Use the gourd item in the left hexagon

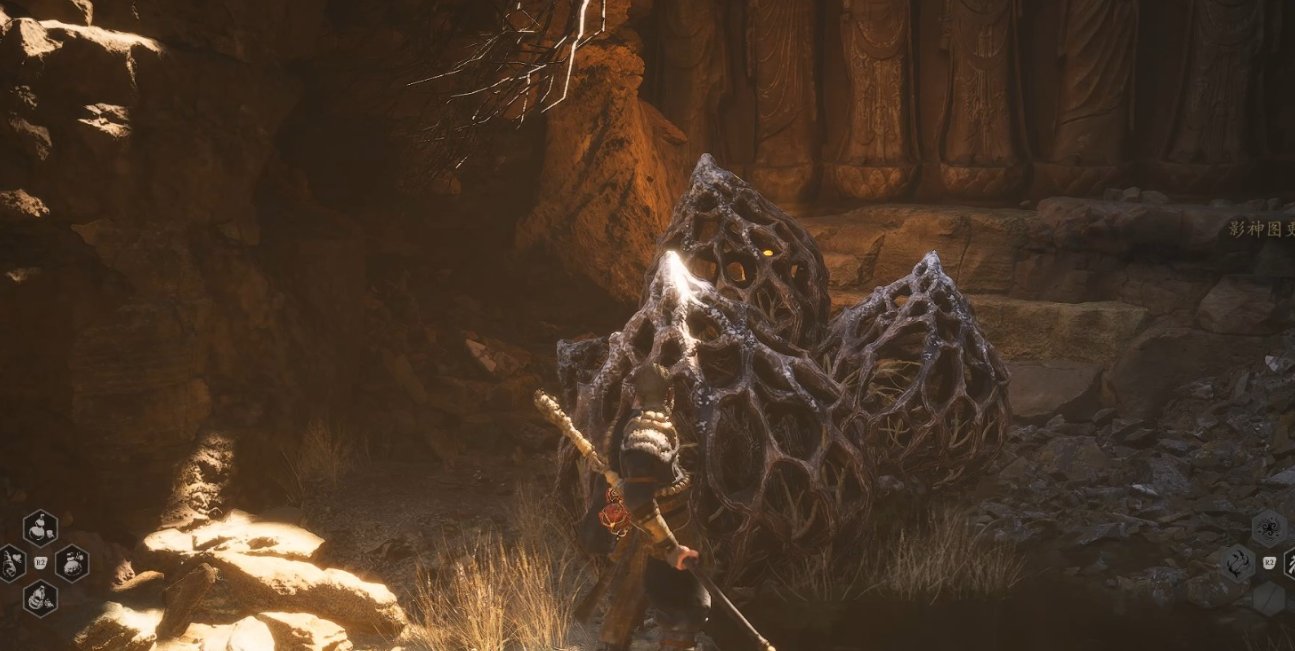[x=12, y=563]
